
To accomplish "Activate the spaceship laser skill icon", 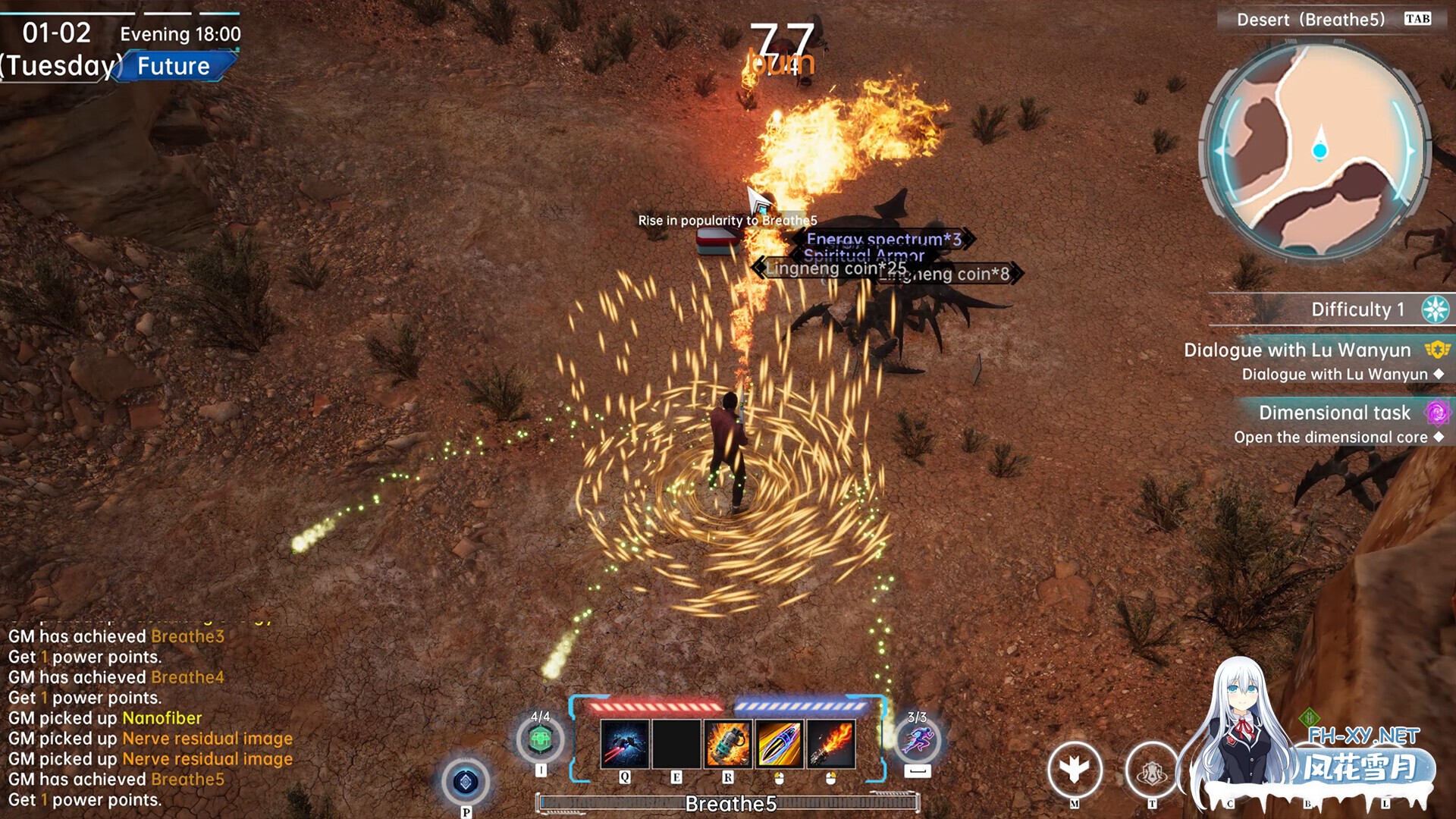I will [x=624, y=744].
